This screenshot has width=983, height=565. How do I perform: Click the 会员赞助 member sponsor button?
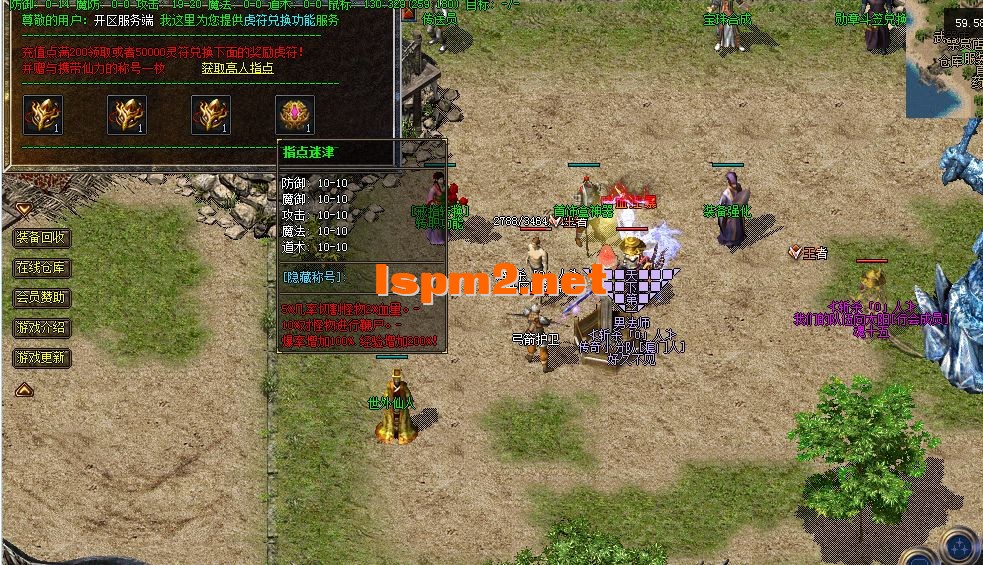tap(42, 298)
